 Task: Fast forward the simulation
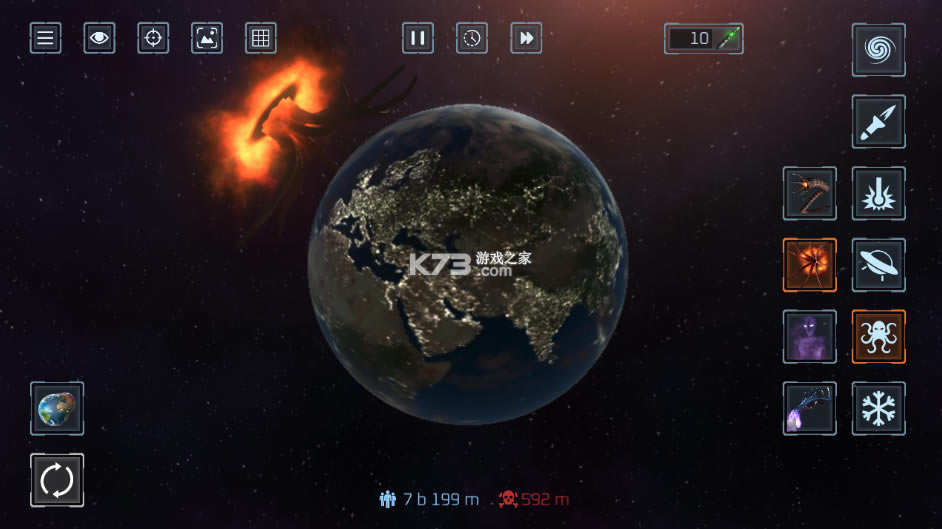point(526,39)
